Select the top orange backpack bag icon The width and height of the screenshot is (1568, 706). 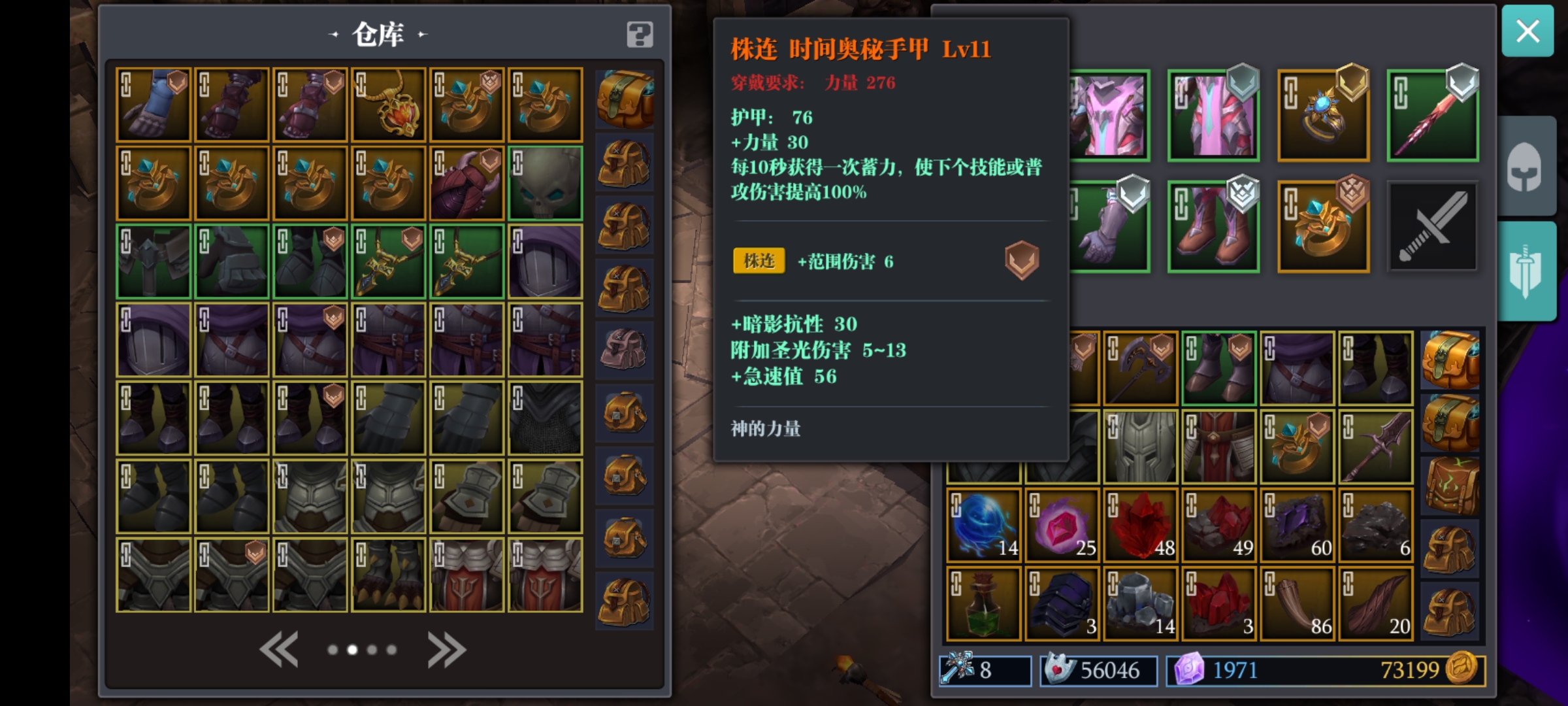625,98
